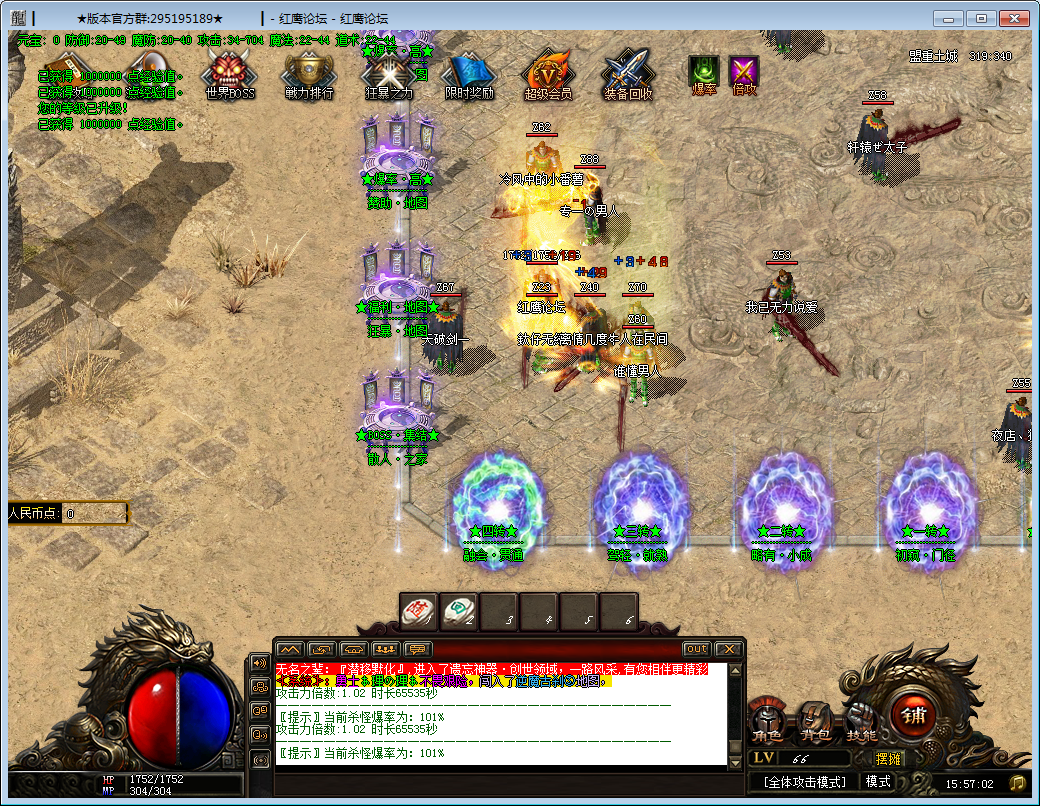Open the red 铺 shop button
1040x806 pixels.
tap(913, 712)
